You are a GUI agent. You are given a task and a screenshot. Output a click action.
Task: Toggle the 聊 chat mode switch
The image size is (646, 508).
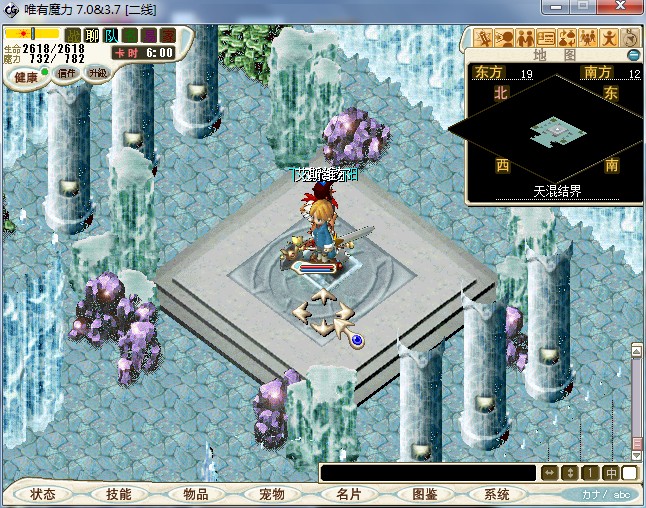coord(92,36)
